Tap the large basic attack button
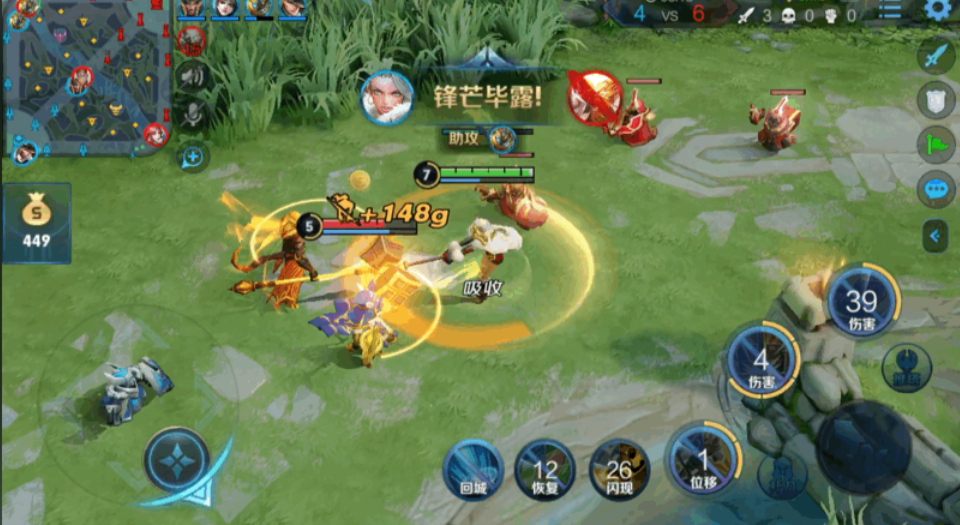960x525 pixels. click(x=864, y=446)
